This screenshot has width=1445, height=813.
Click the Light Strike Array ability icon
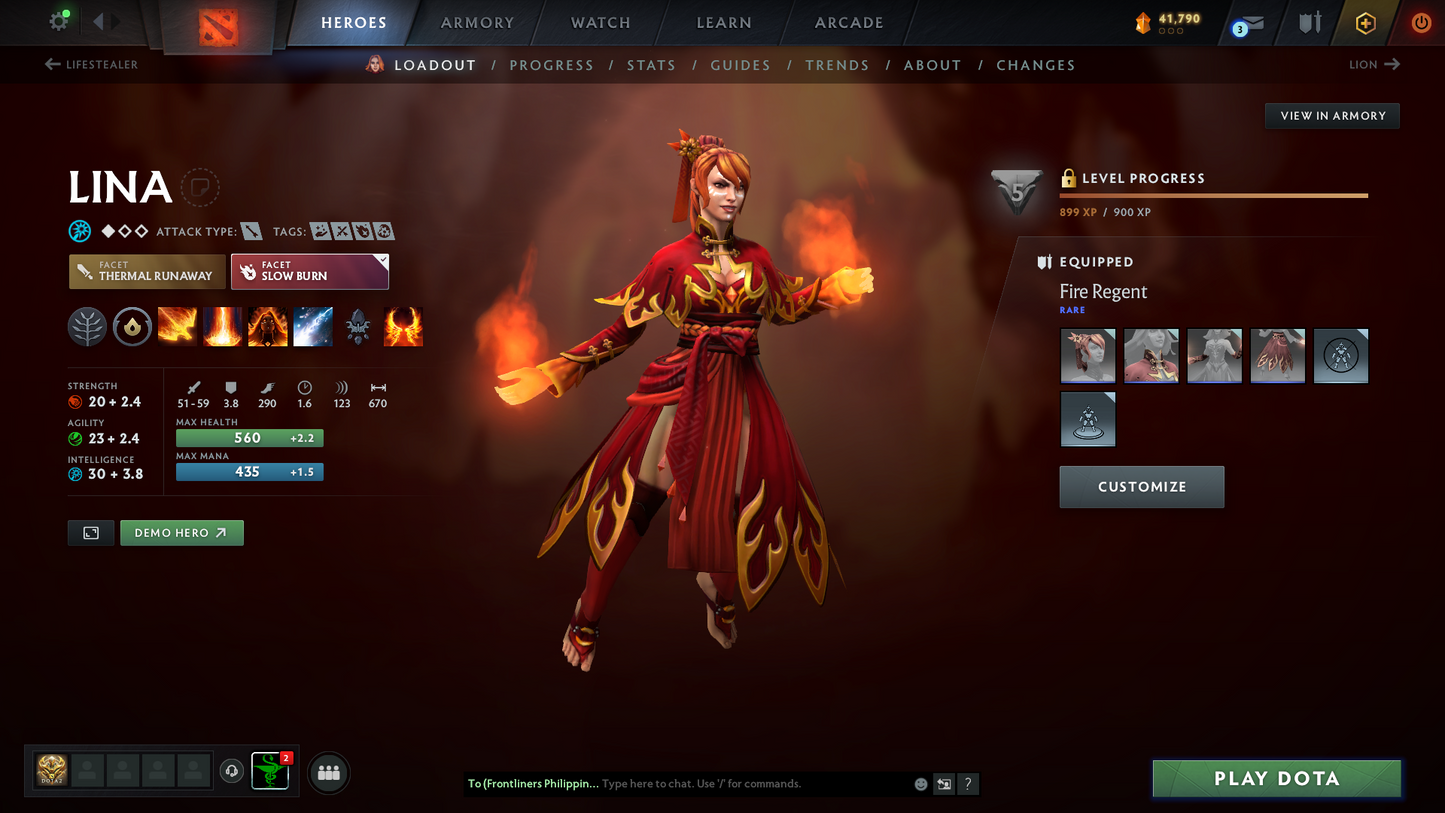pos(222,327)
